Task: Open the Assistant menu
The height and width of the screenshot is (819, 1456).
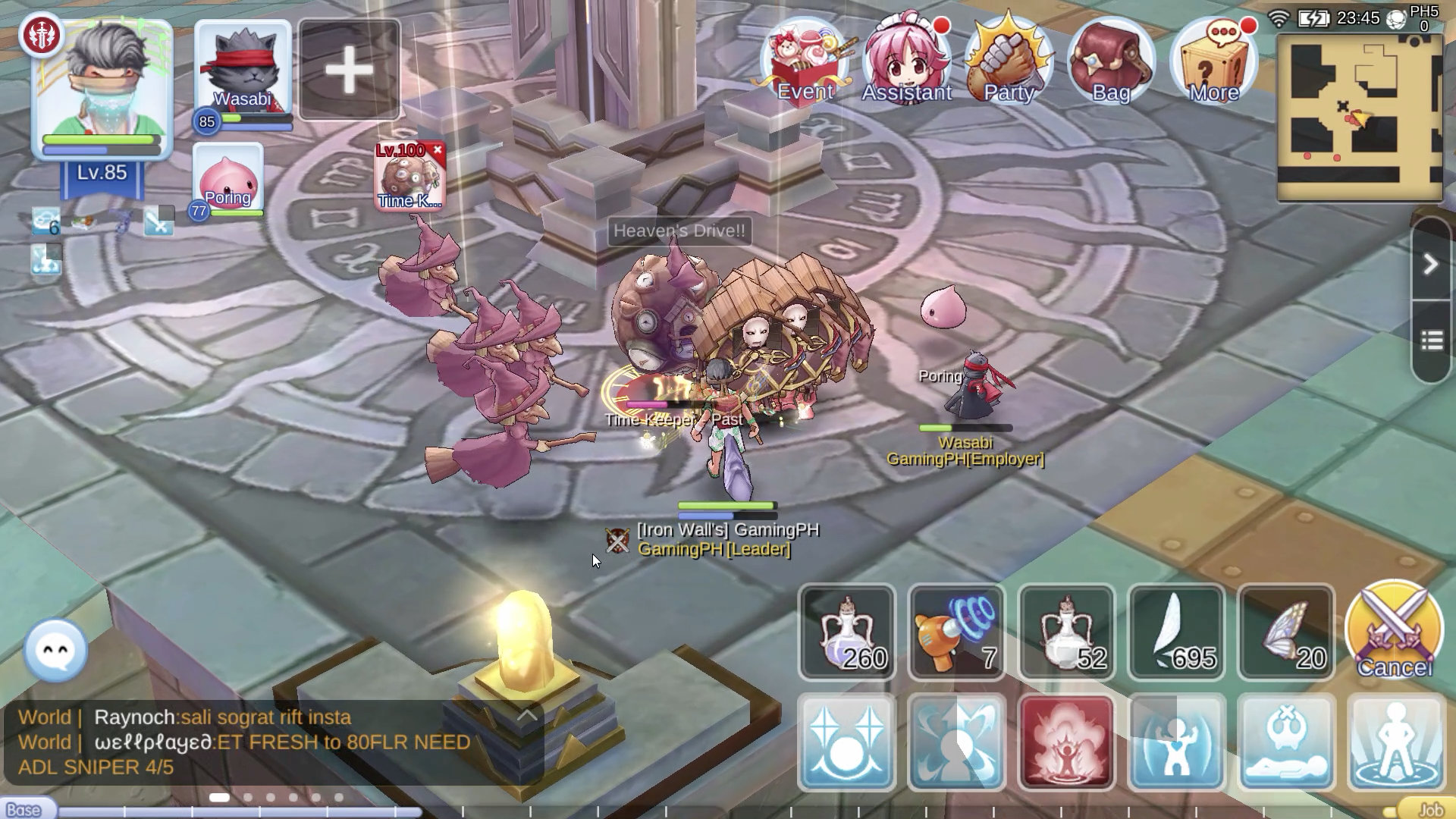Action: point(907,62)
